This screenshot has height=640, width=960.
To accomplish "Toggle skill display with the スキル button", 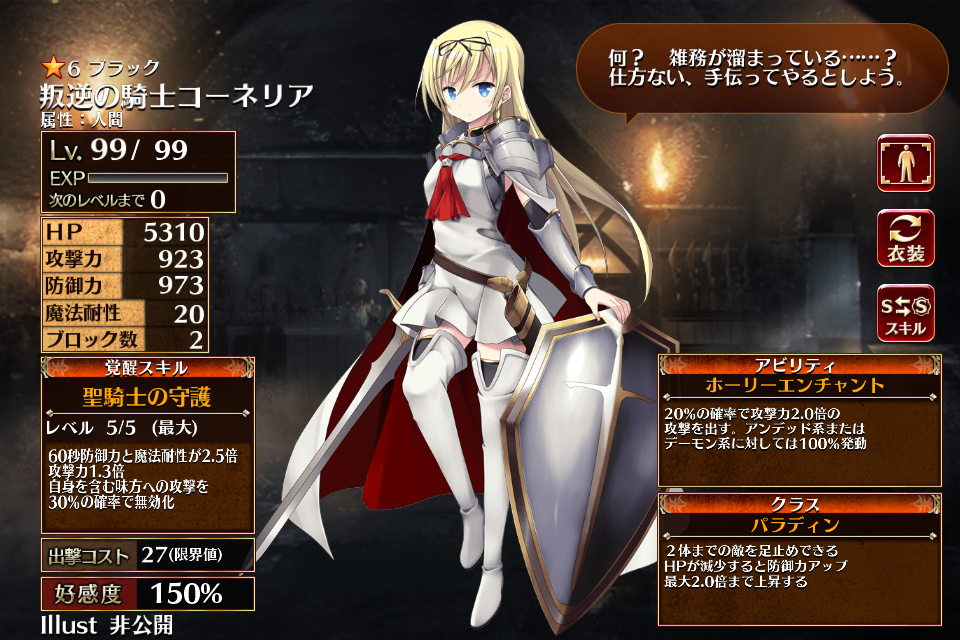I will tap(906, 313).
